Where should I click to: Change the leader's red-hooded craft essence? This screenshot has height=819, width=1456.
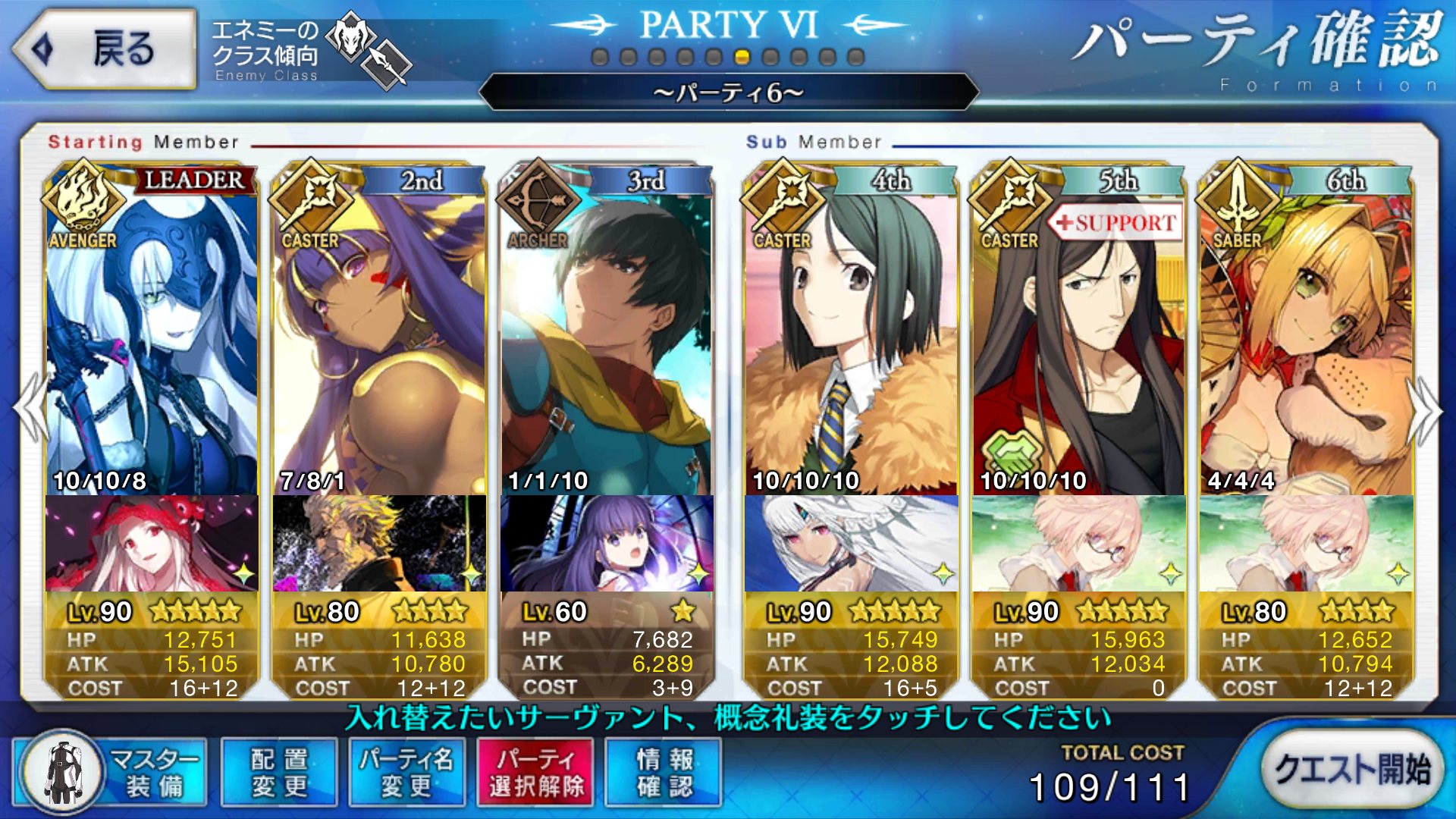click(x=152, y=543)
